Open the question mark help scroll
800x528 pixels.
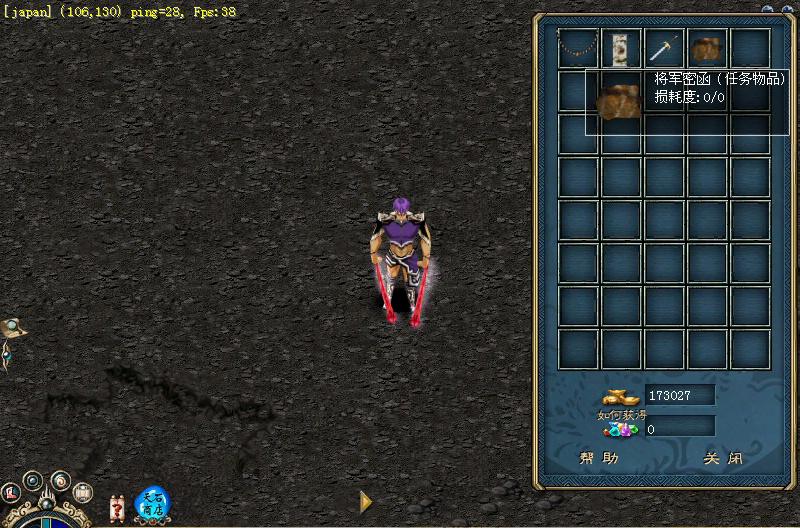117,508
